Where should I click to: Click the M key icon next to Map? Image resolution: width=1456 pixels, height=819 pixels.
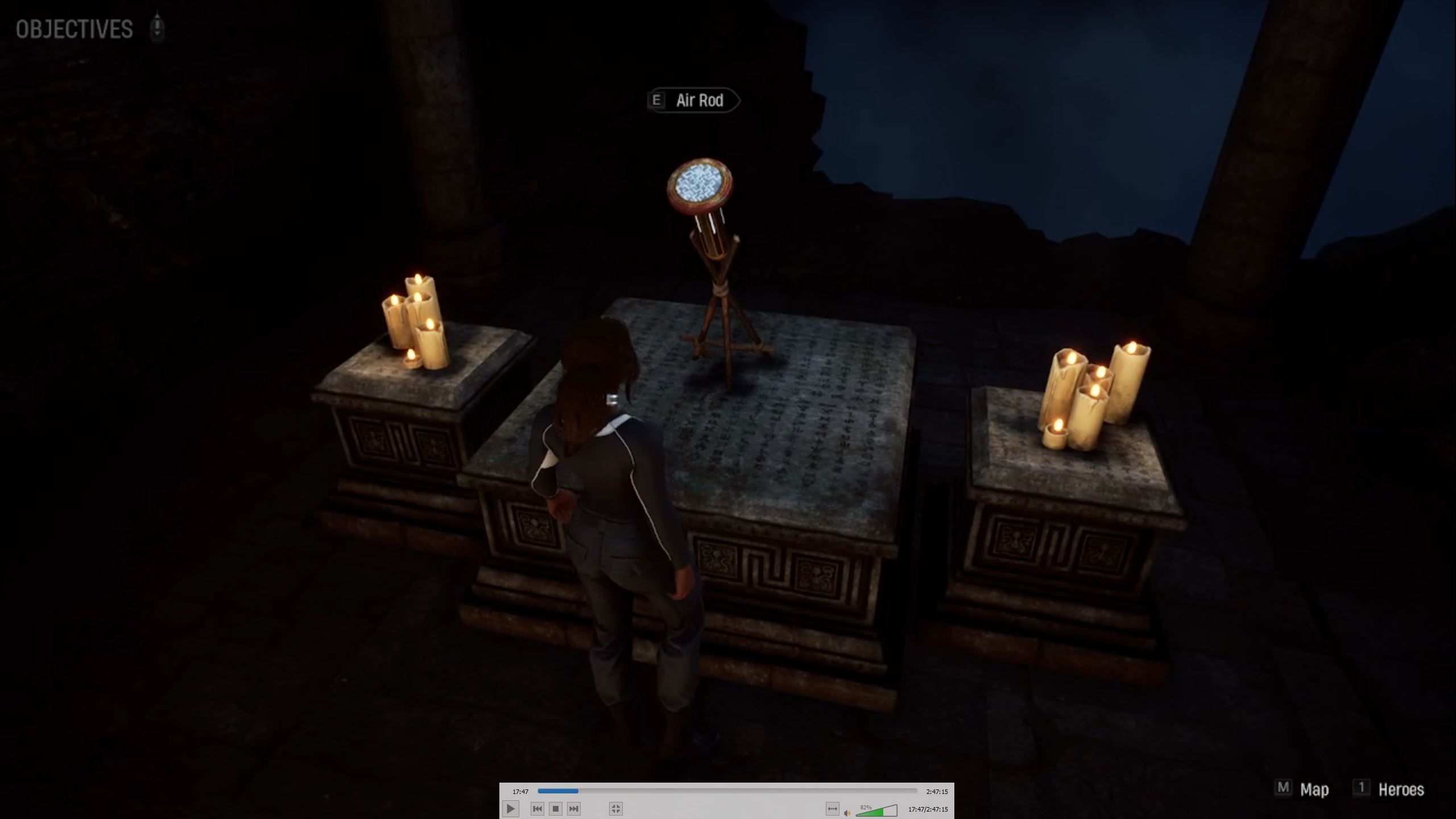[x=1283, y=788]
